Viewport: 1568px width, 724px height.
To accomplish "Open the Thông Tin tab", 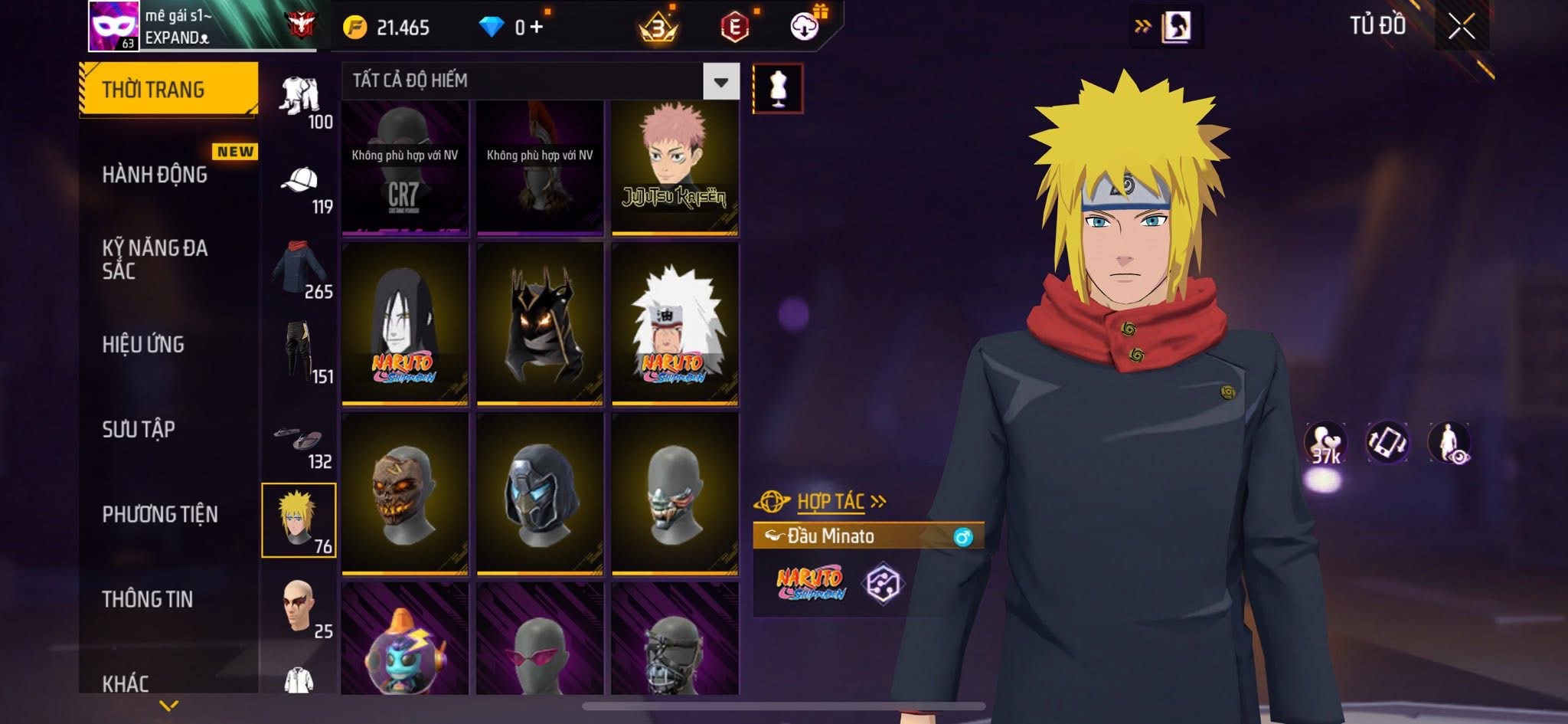I will point(148,599).
